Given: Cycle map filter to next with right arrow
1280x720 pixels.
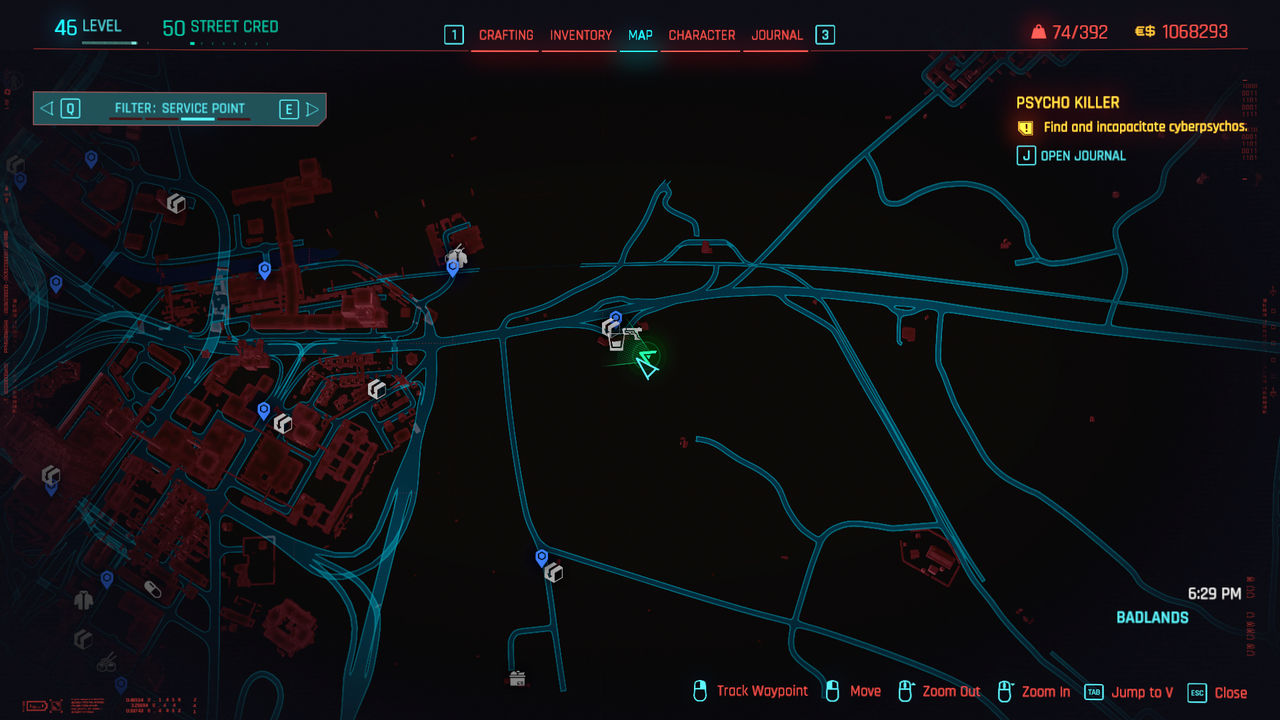Looking at the screenshot, I should coord(312,109).
